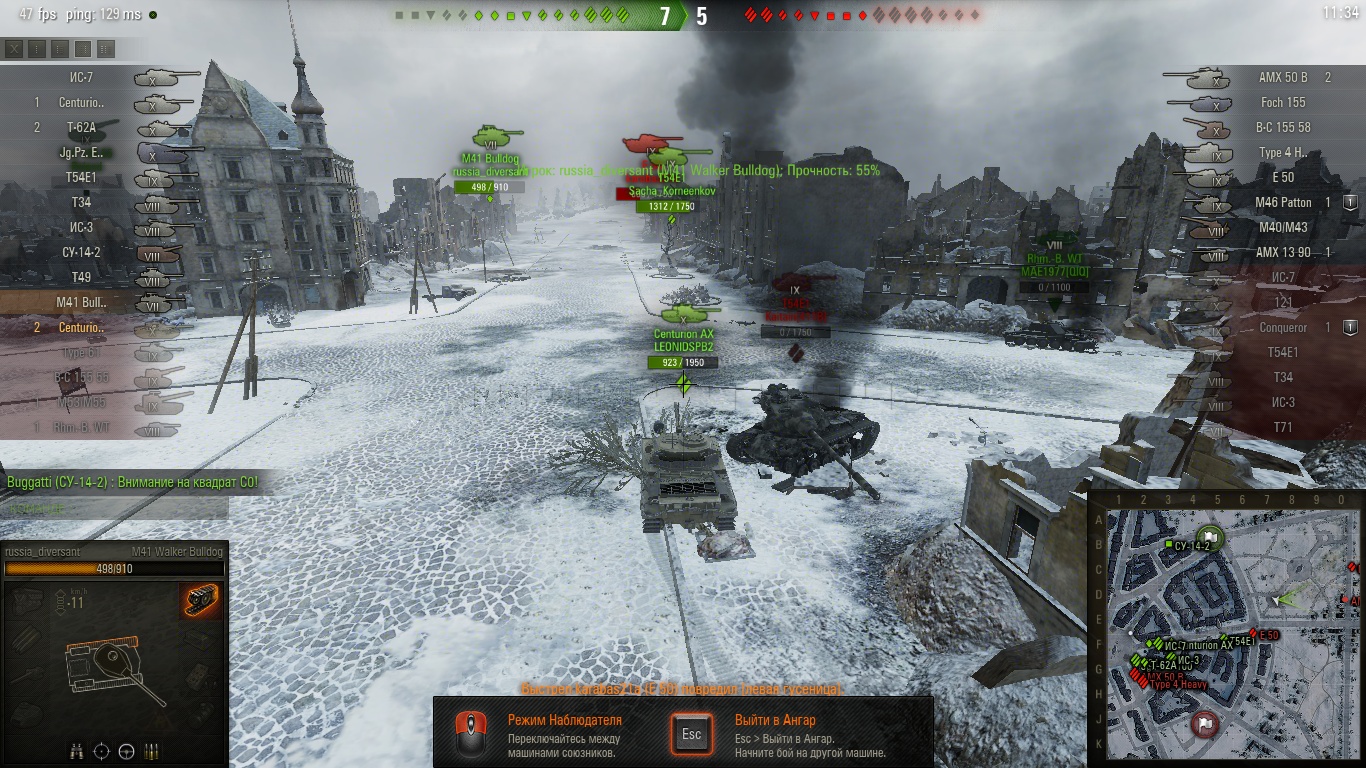Click the steering wheel driver icon
Image resolution: width=1366 pixels, height=768 pixels.
(127, 751)
